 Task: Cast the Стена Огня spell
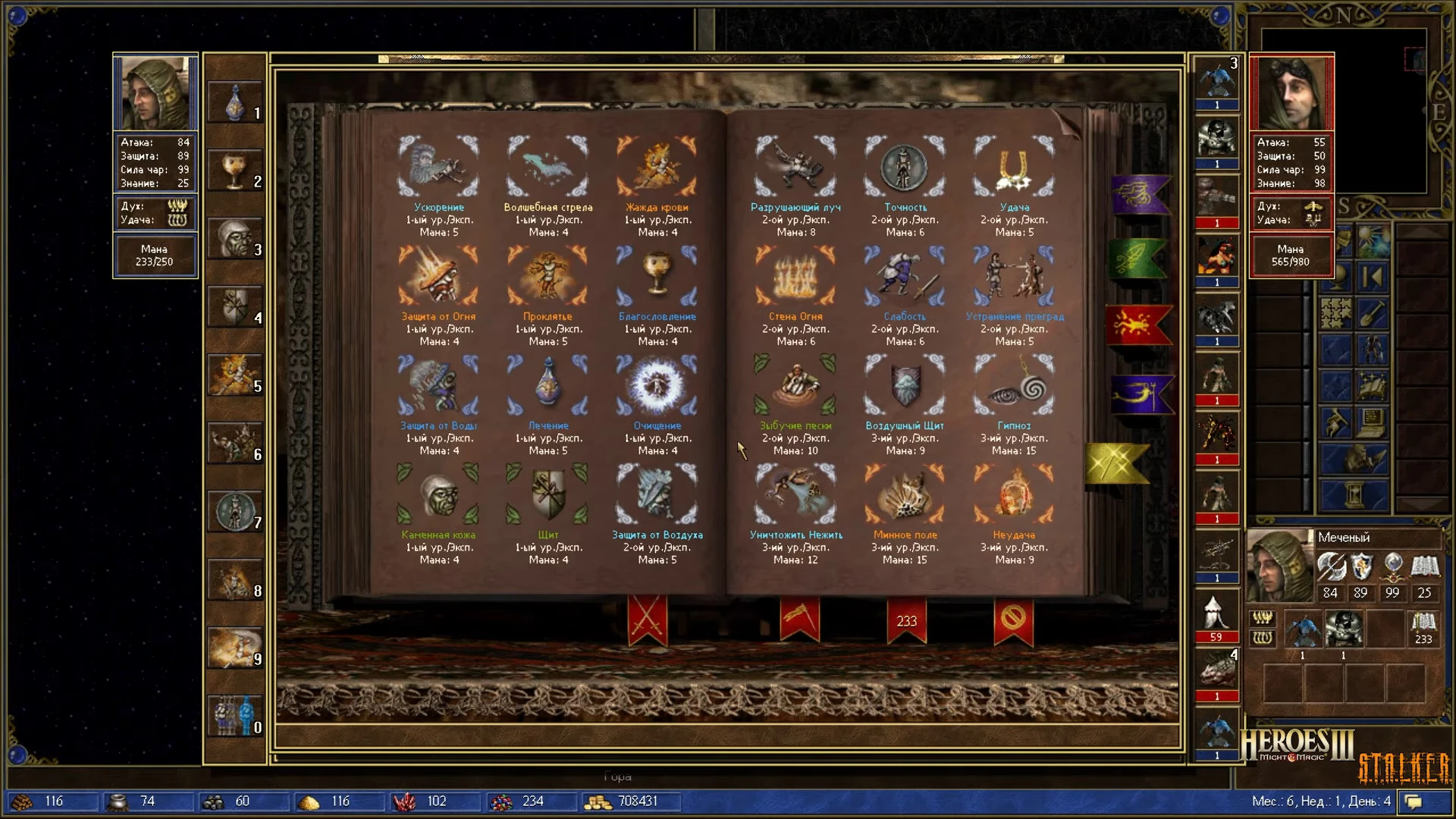click(795, 277)
